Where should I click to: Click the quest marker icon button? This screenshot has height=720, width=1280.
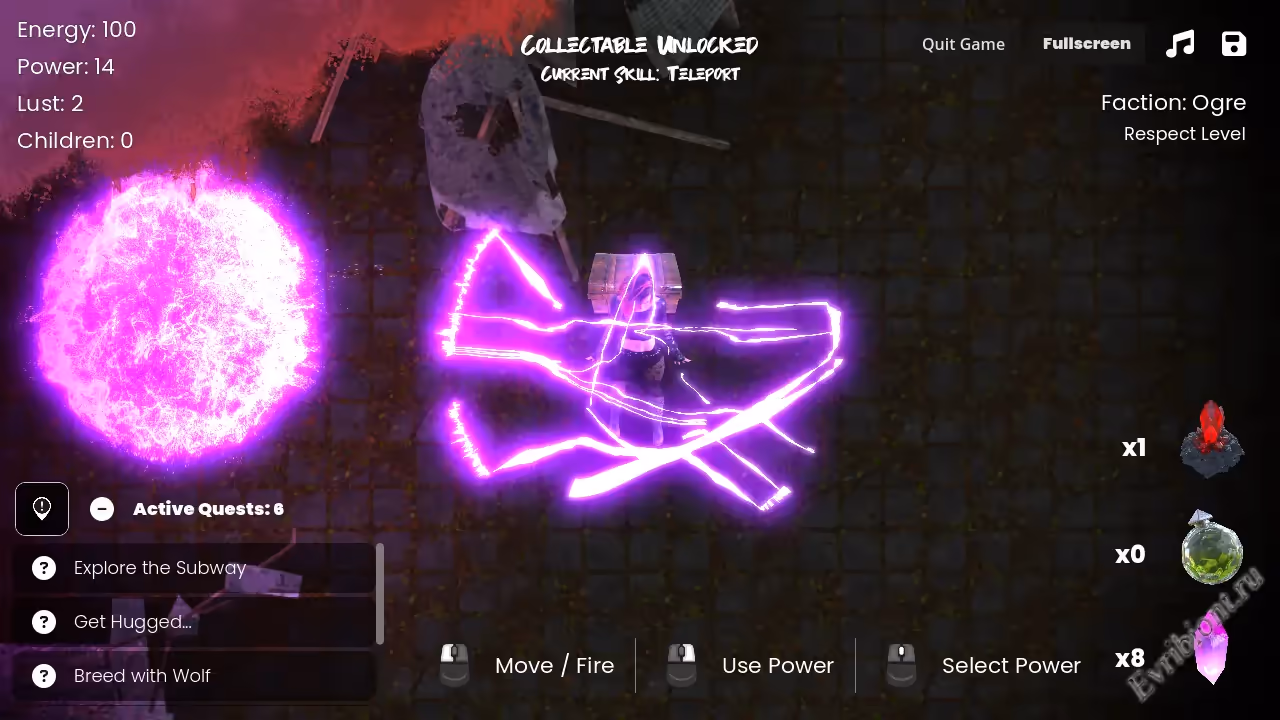point(42,509)
